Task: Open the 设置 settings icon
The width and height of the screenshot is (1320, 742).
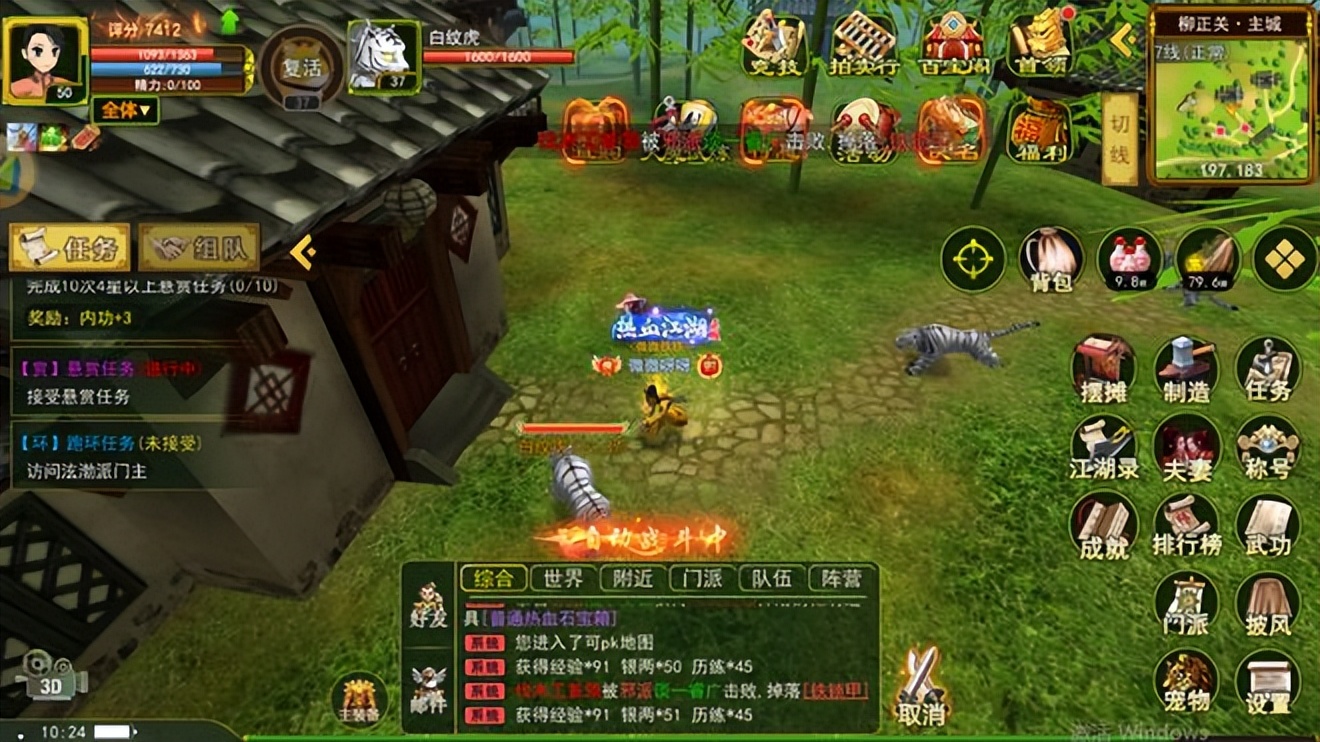Action: (x=1265, y=680)
